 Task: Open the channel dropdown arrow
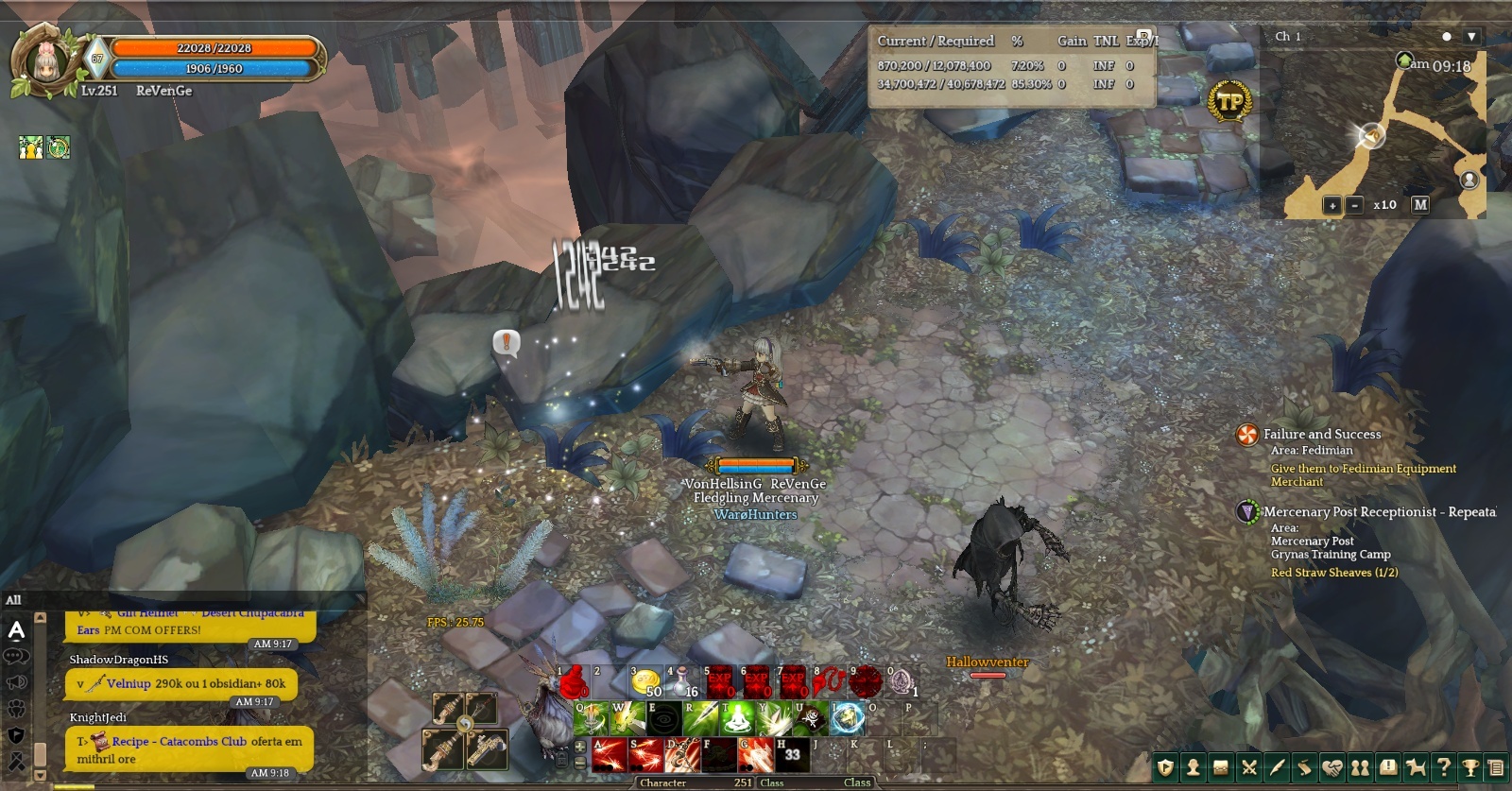(1470, 37)
